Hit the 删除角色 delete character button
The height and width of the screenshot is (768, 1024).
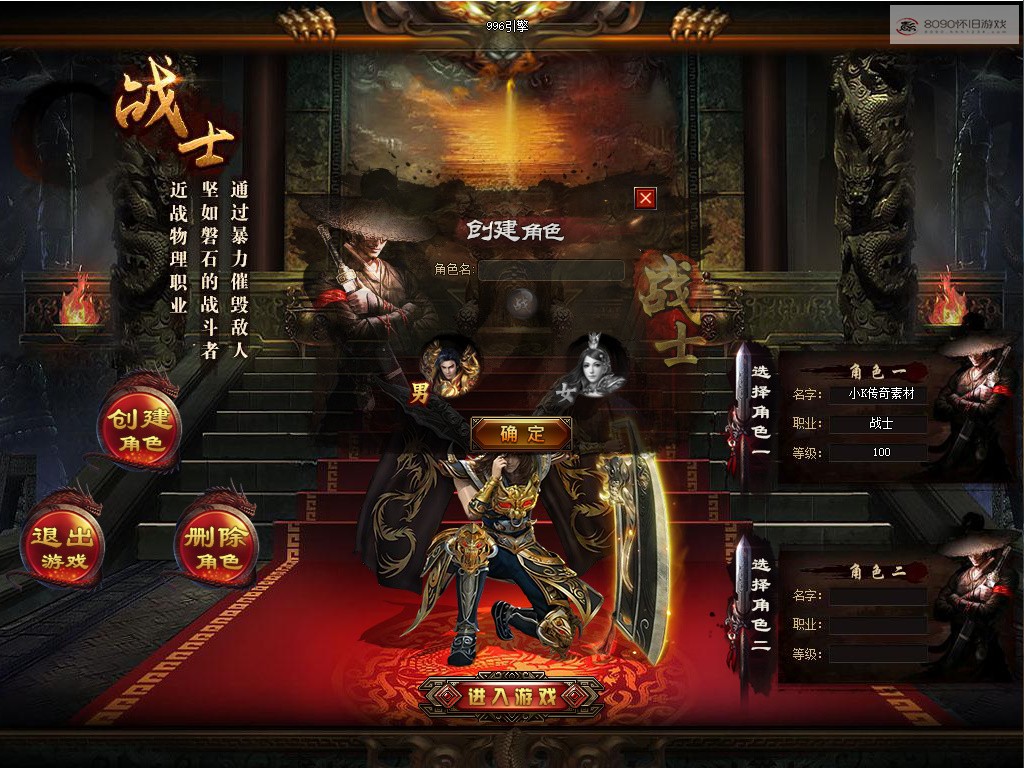click(x=218, y=547)
